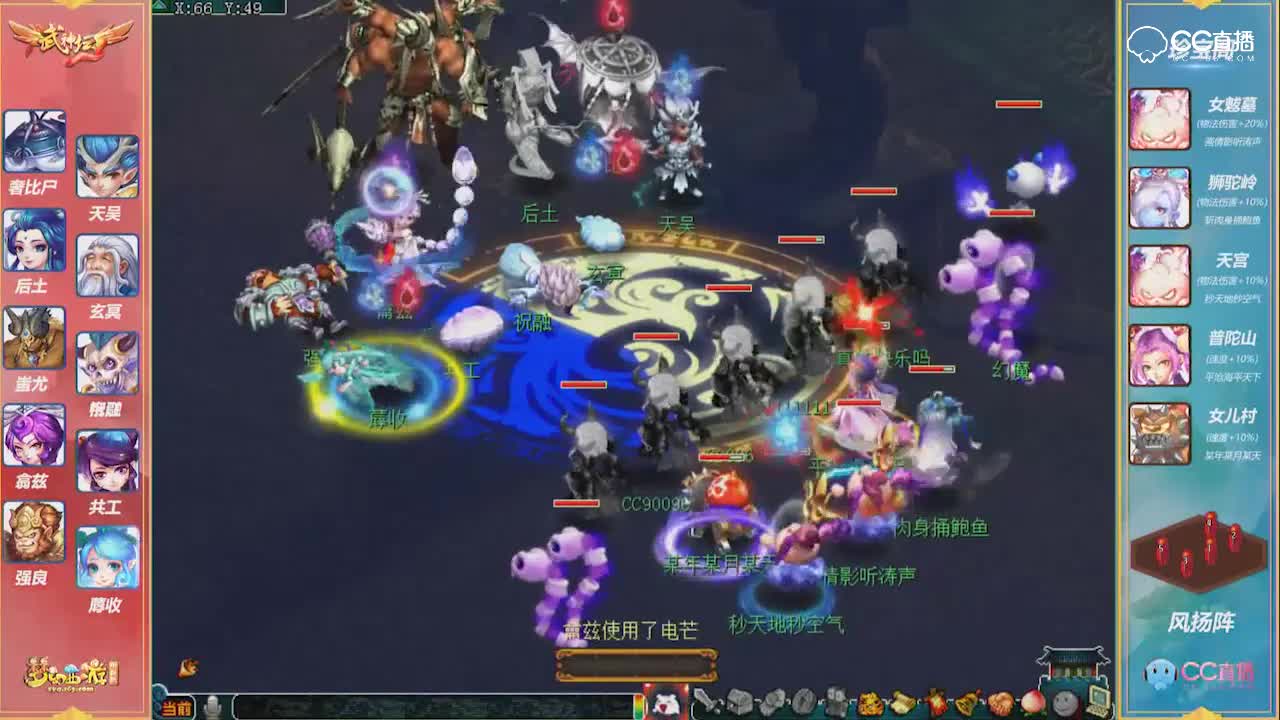Click the sword icon on the bottom toolbar
Screen dimensions: 1280x720
(x=702, y=700)
